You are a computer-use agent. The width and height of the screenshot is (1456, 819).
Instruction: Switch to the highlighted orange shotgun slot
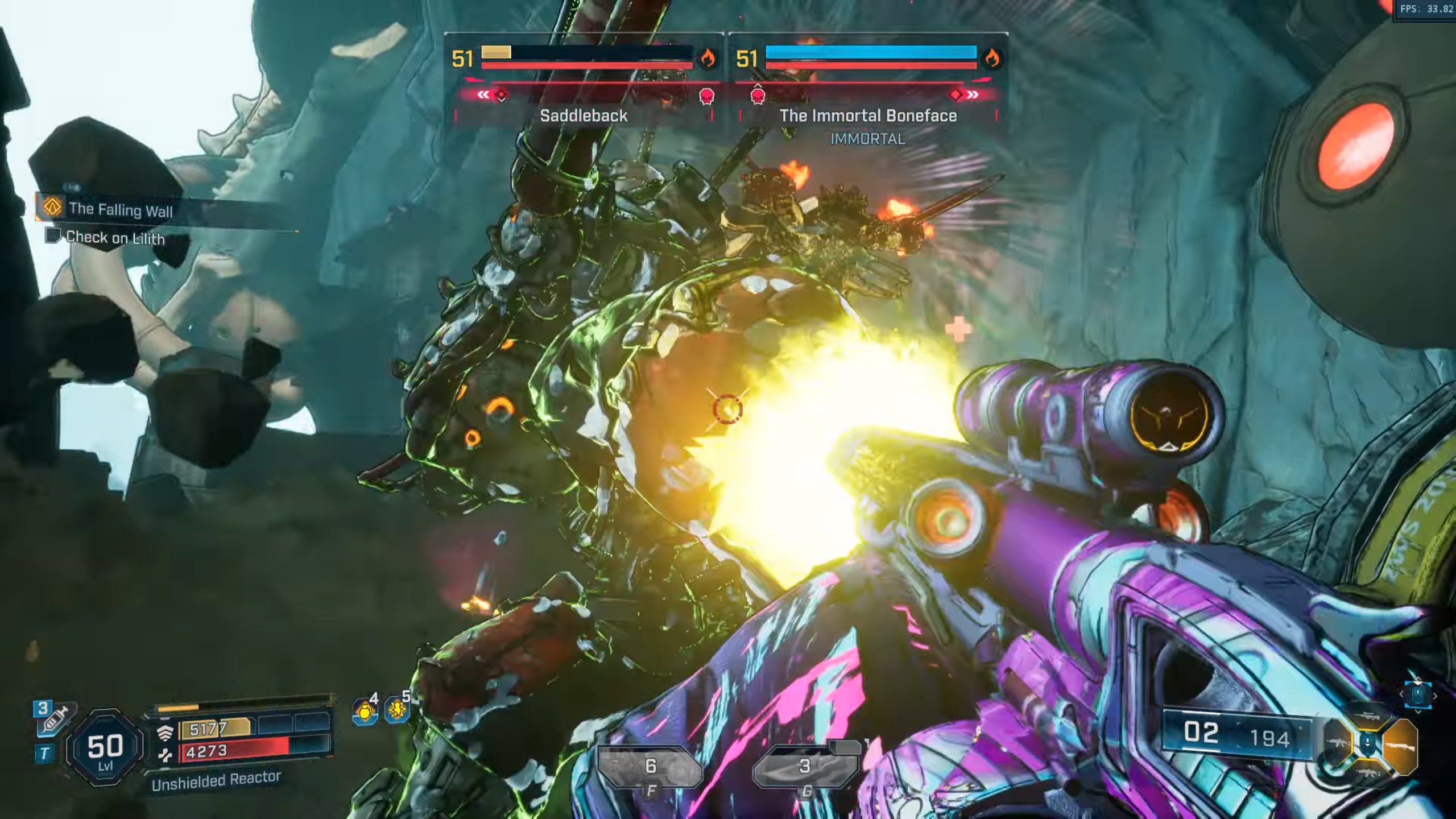(x=1401, y=746)
